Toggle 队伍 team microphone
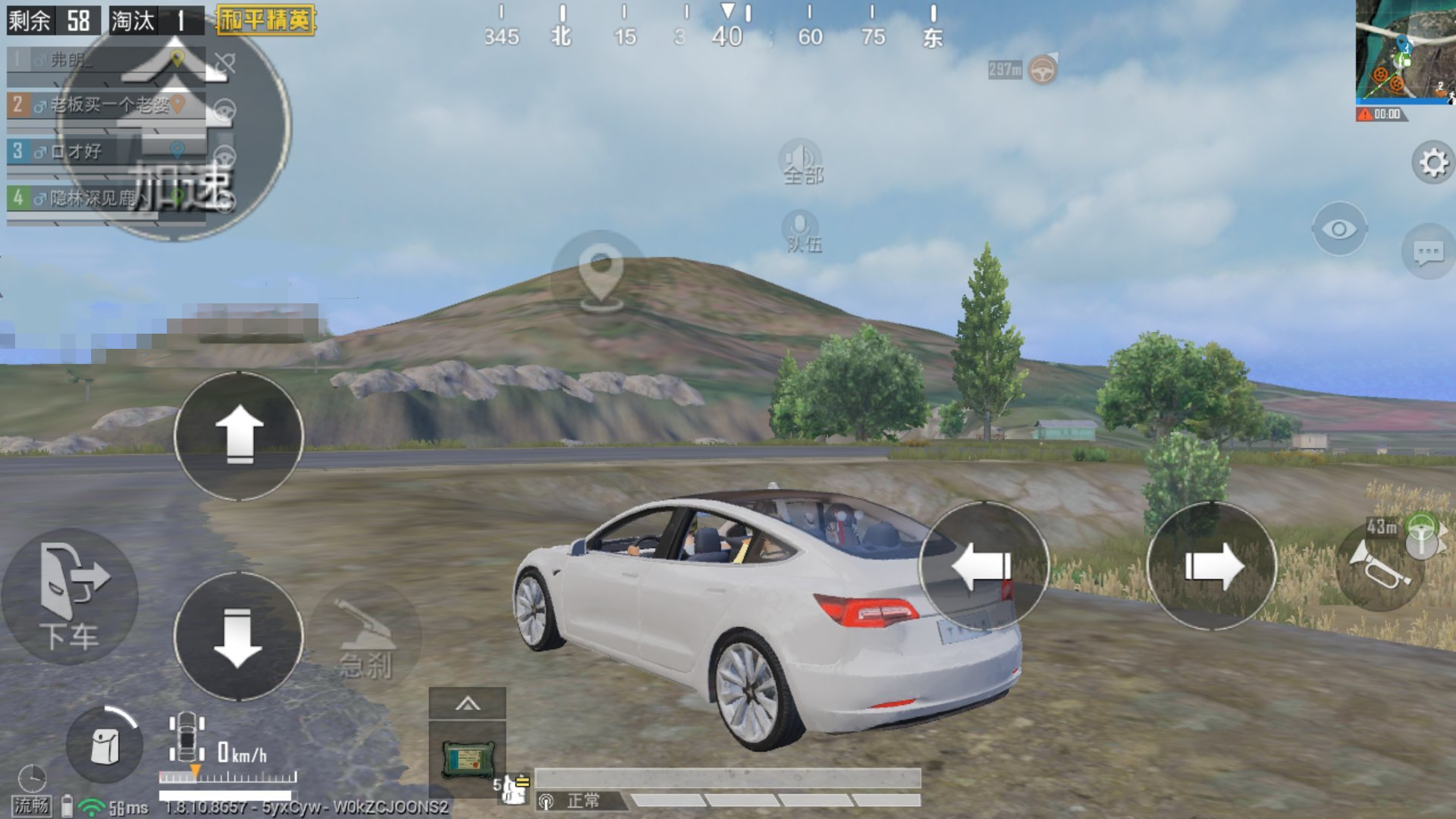The image size is (1456, 819). pyautogui.click(x=802, y=231)
